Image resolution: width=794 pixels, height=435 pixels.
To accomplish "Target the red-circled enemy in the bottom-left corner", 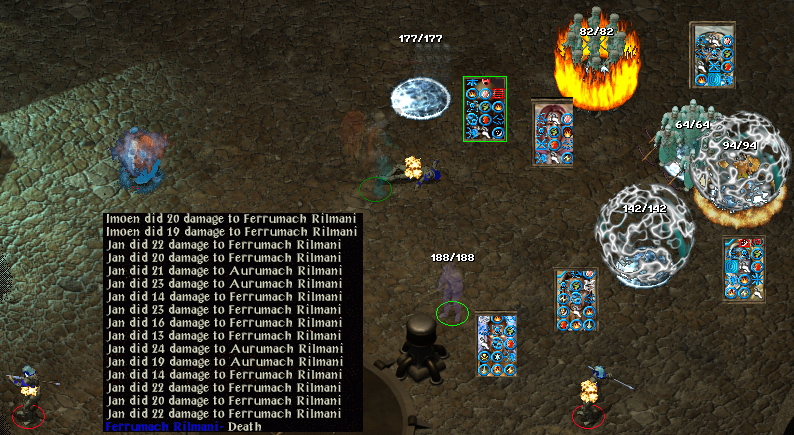I will [x=27, y=397].
